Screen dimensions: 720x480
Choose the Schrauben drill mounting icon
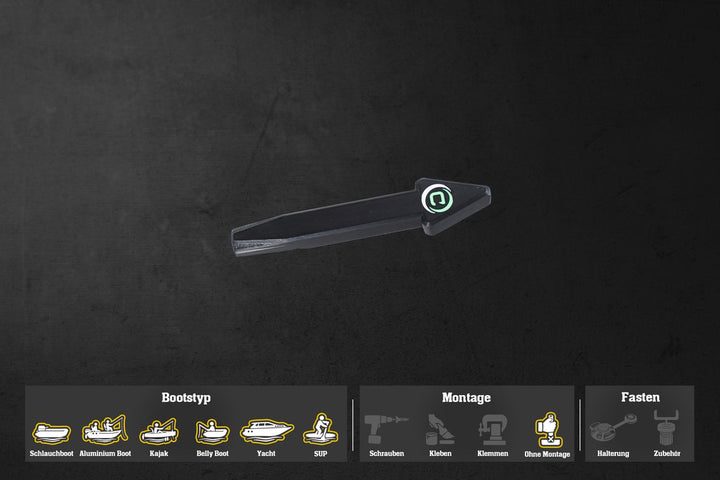386,430
